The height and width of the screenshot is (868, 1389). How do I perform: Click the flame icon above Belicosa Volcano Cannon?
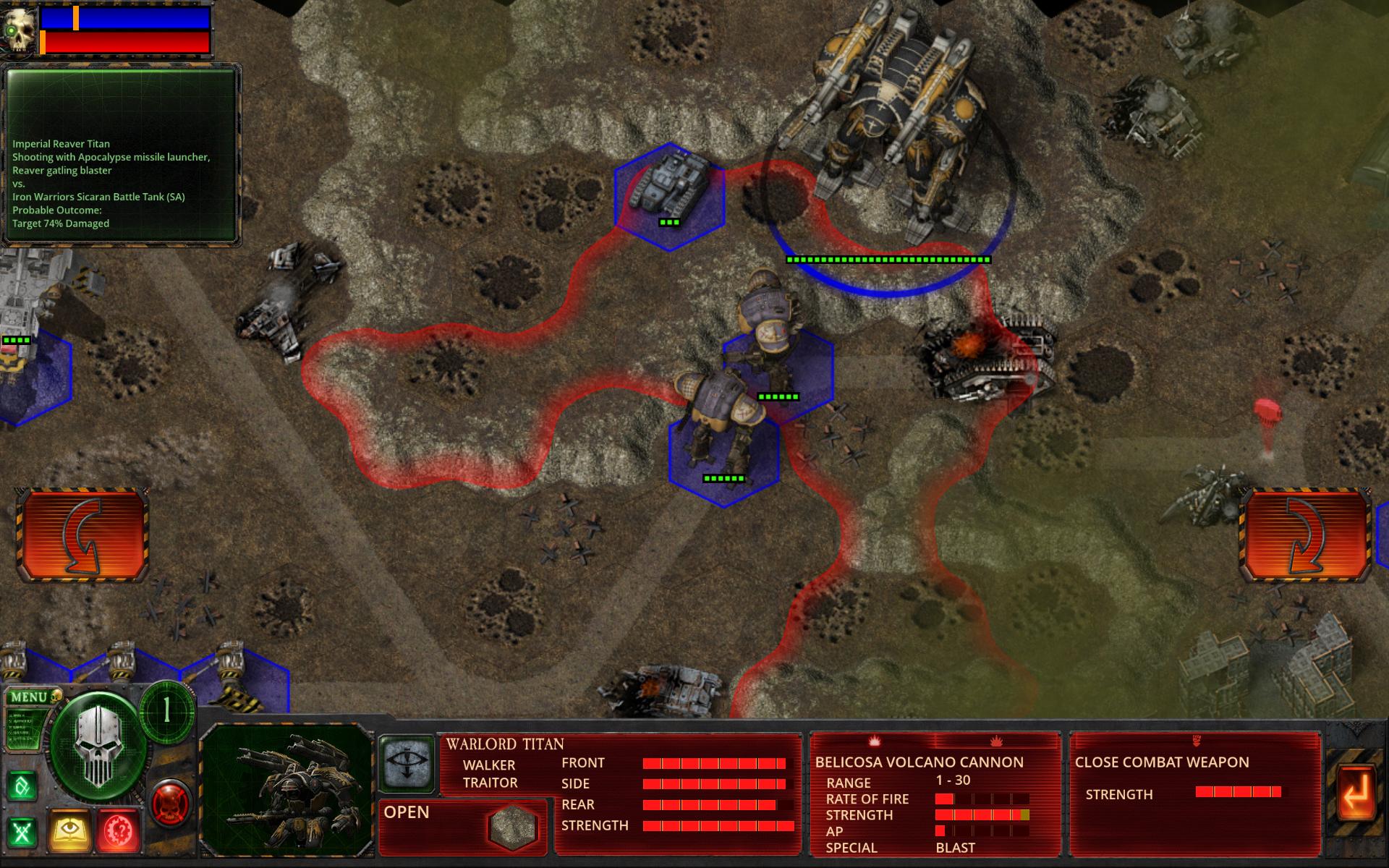tap(875, 742)
